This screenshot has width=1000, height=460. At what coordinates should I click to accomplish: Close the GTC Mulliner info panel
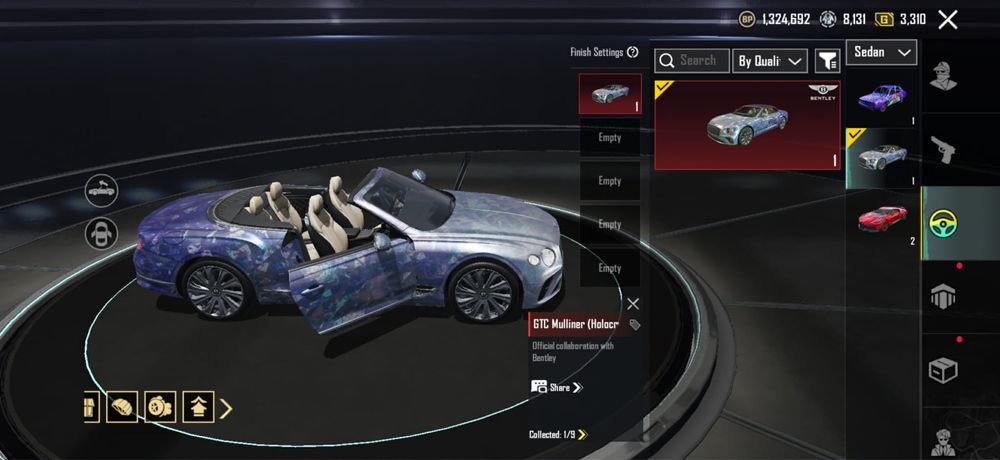point(633,304)
